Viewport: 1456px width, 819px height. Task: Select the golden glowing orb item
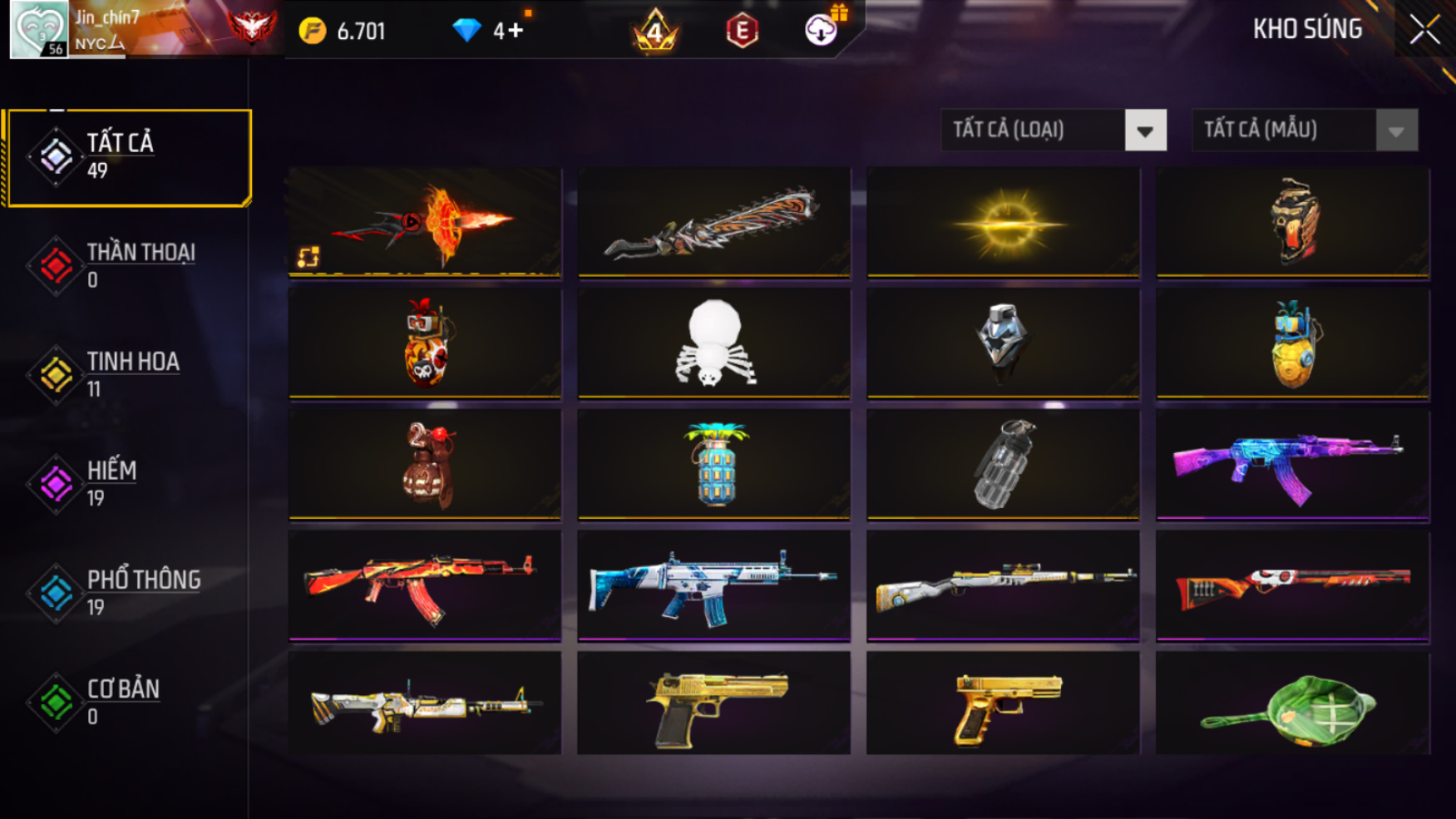coord(1003,222)
